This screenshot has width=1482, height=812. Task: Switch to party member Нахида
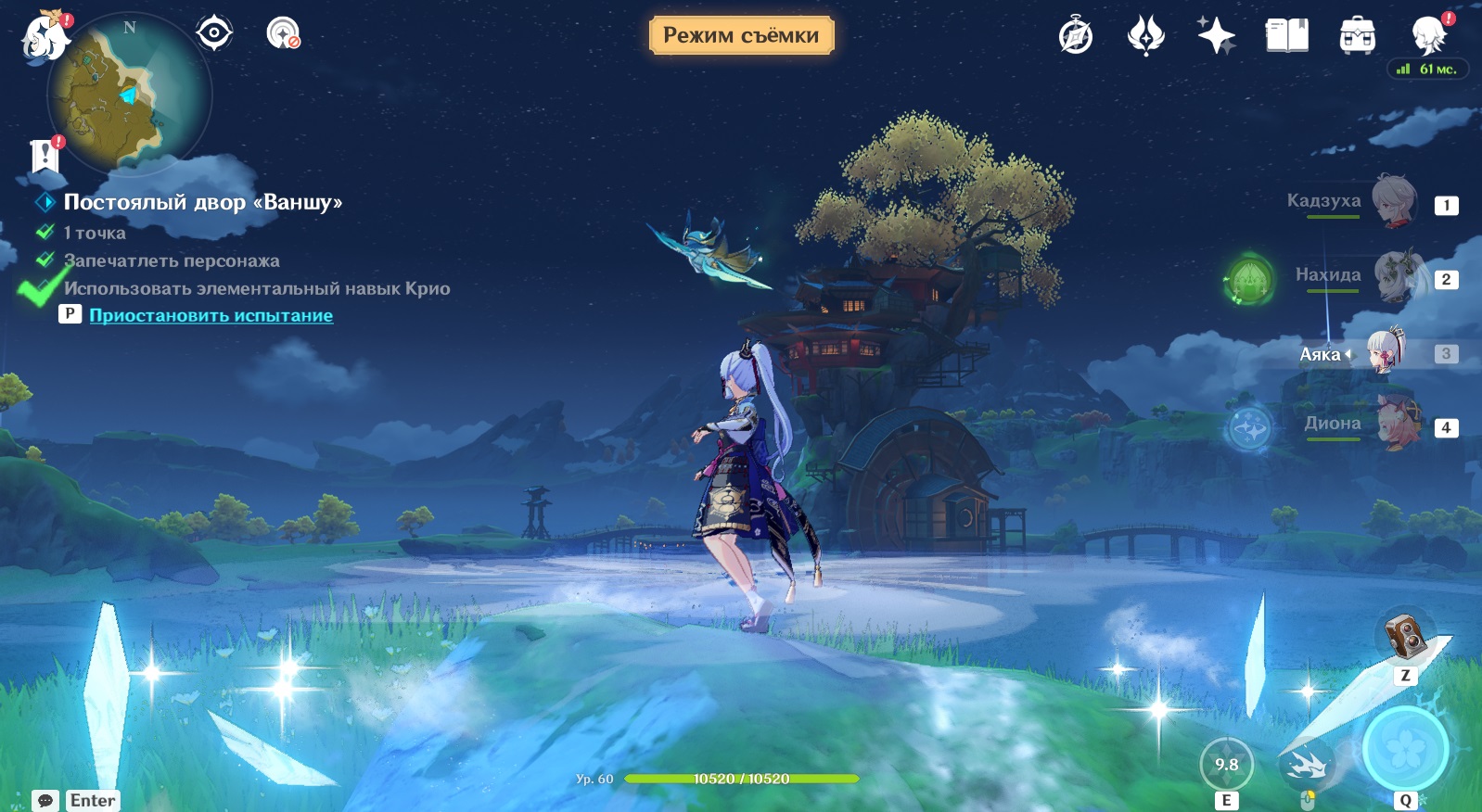[x=1396, y=275]
